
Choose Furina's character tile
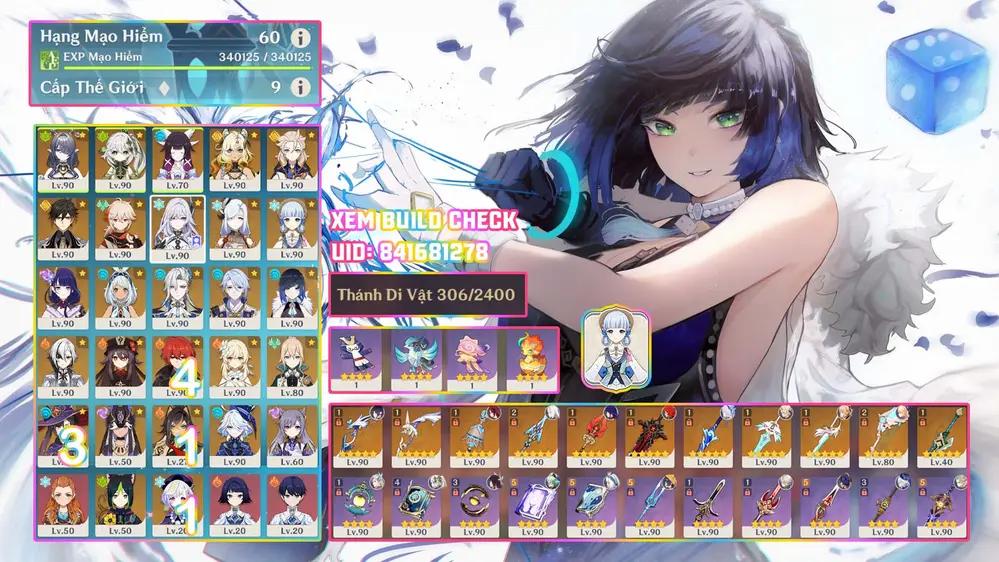coord(234,435)
